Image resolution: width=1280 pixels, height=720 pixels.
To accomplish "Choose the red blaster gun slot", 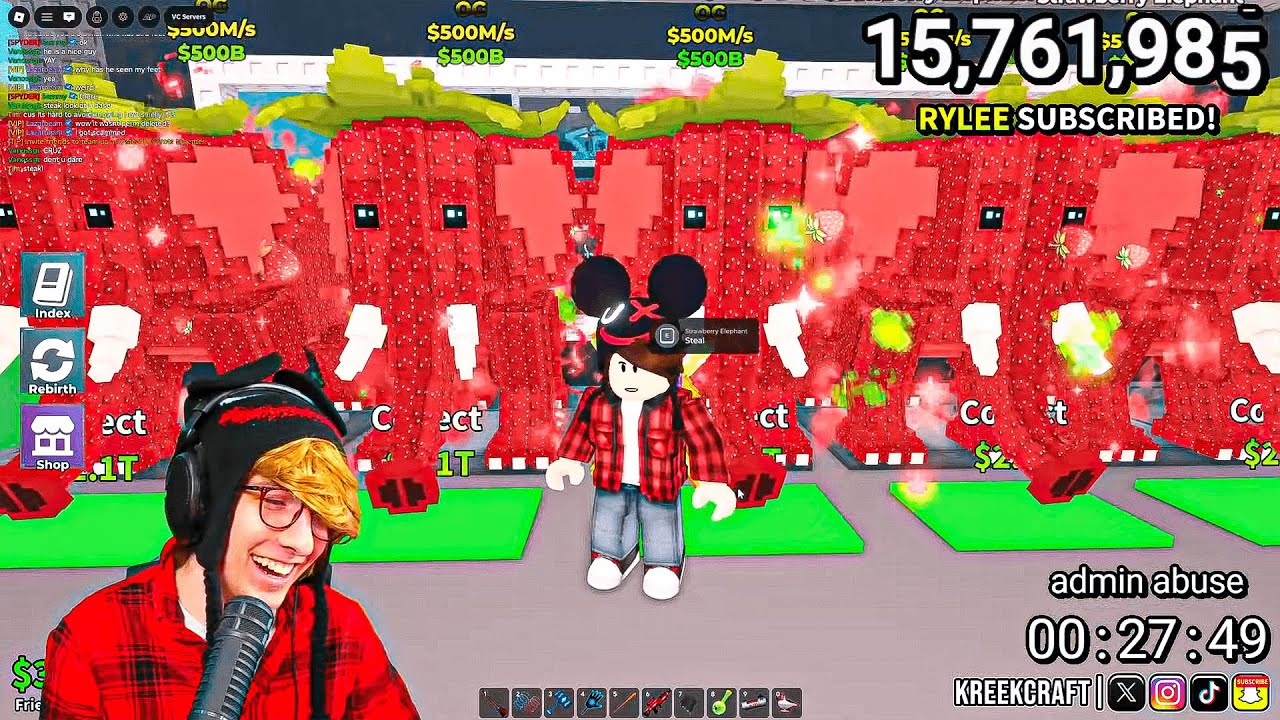I will click(x=657, y=703).
